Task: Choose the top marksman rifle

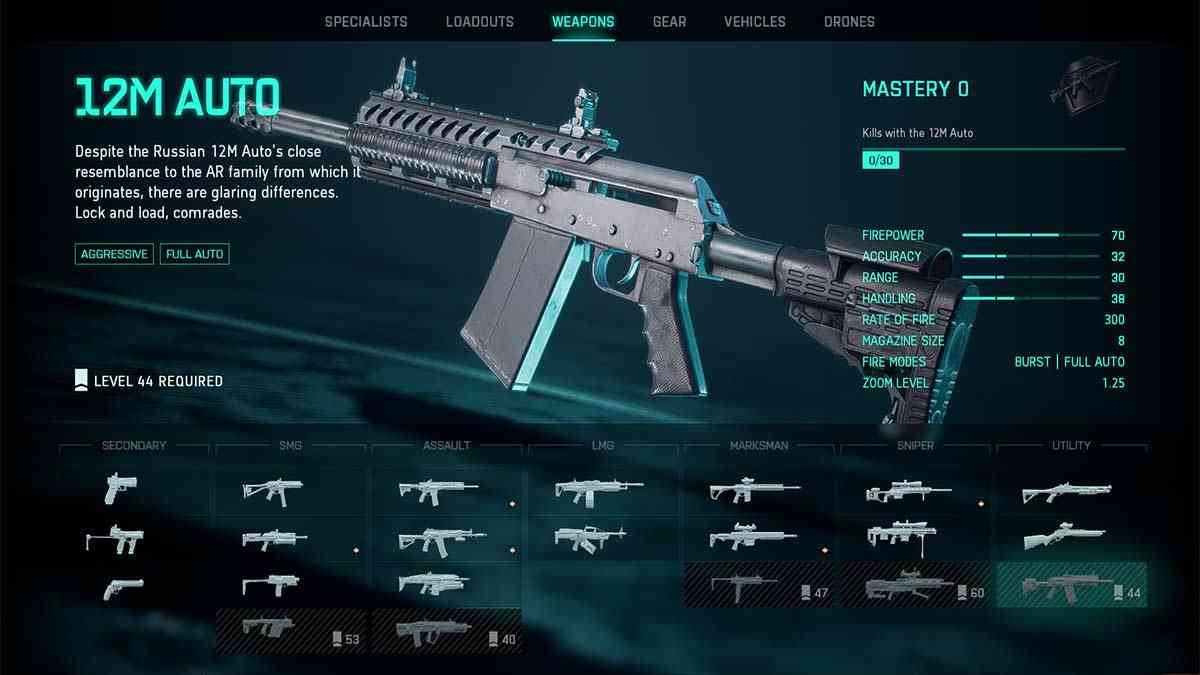Action: click(754, 490)
